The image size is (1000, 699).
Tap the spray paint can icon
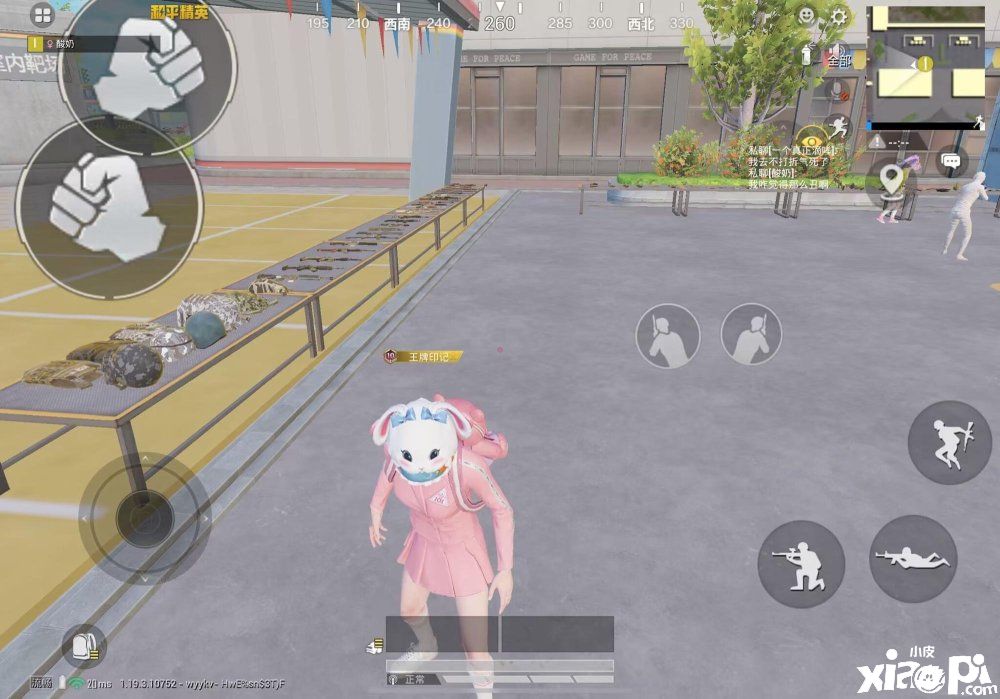tap(807, 53)
